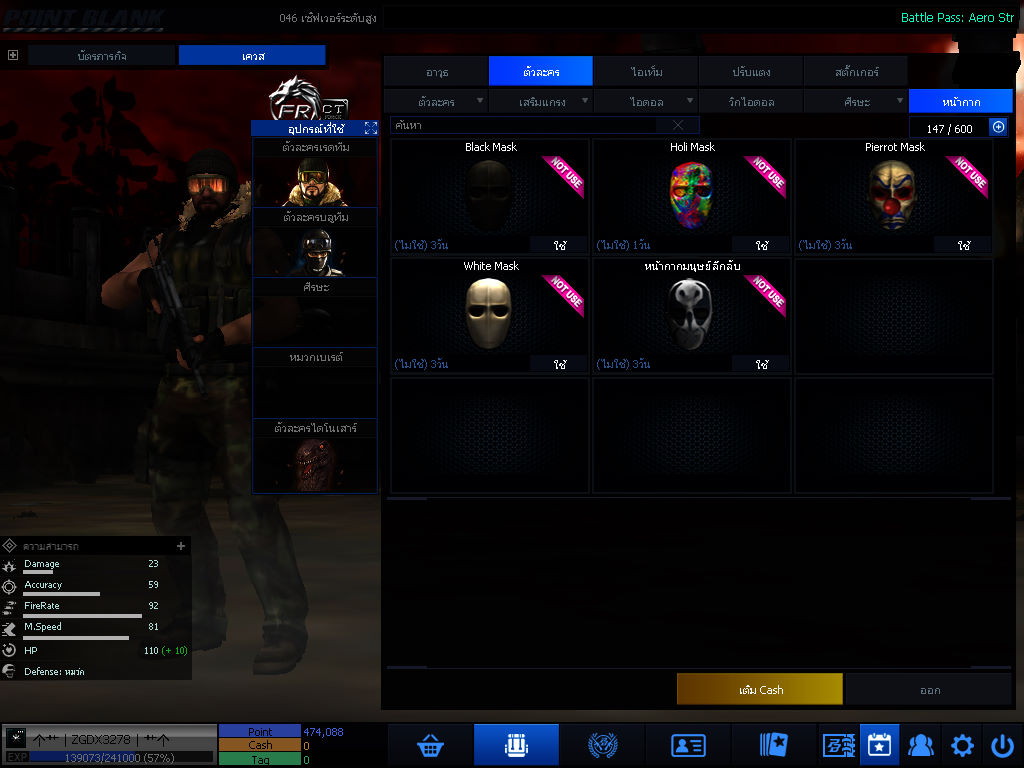The image size is (1024, 768).
Task: Open the สติ๊กเกอร์ sticker tab
Action: coord(855,72)
